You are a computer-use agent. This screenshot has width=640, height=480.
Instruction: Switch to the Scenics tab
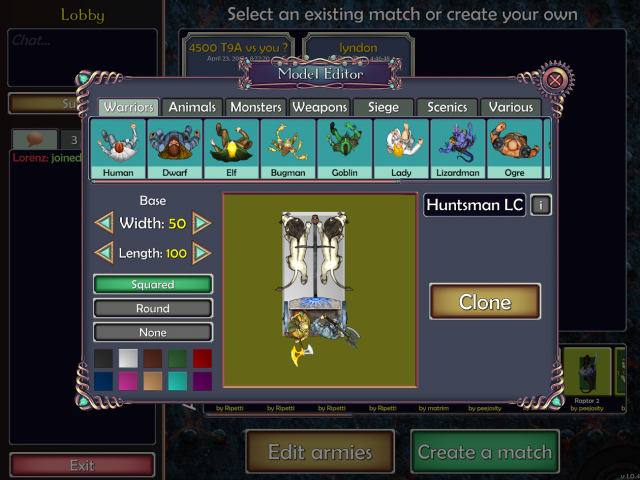coord(447,107)
